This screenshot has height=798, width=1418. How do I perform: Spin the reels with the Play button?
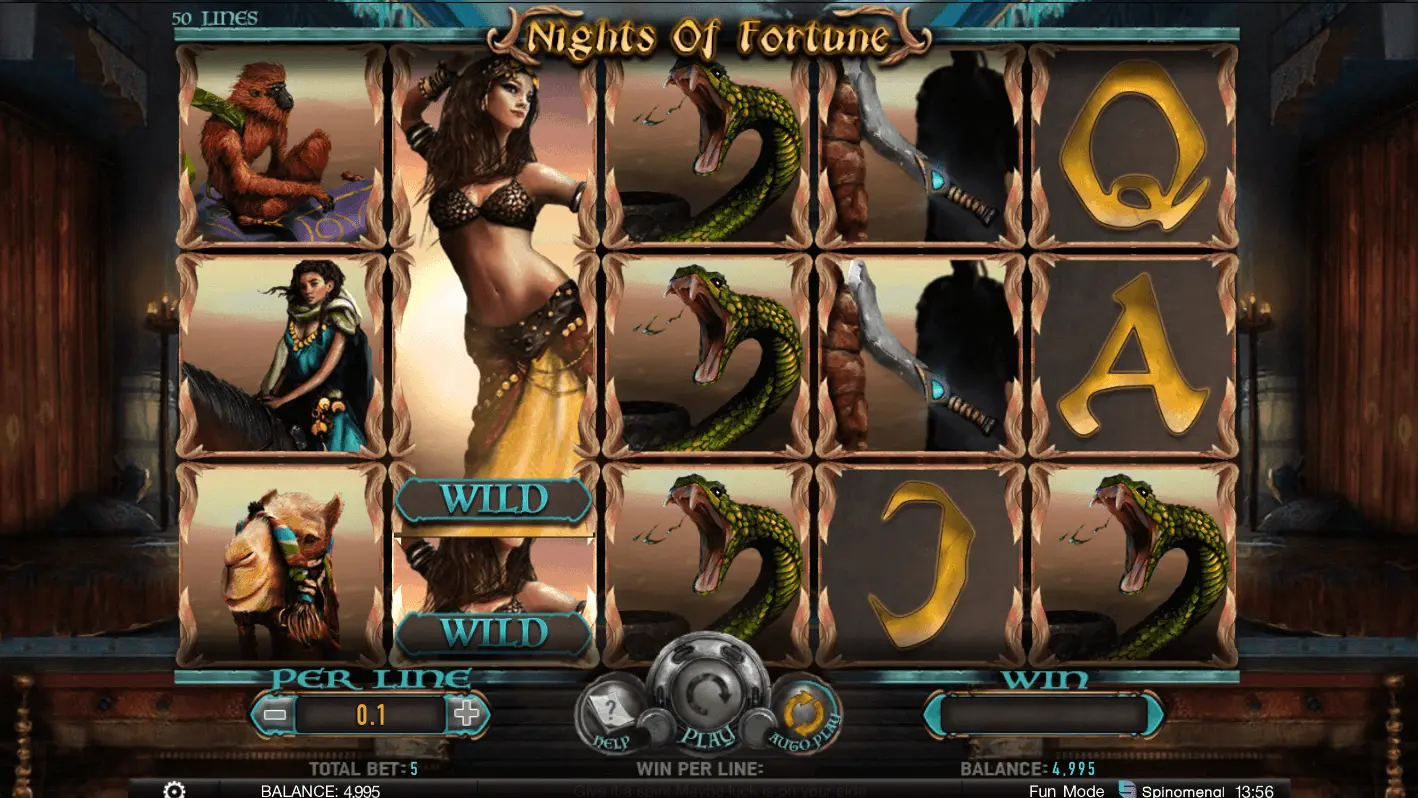tap(708, 697)
